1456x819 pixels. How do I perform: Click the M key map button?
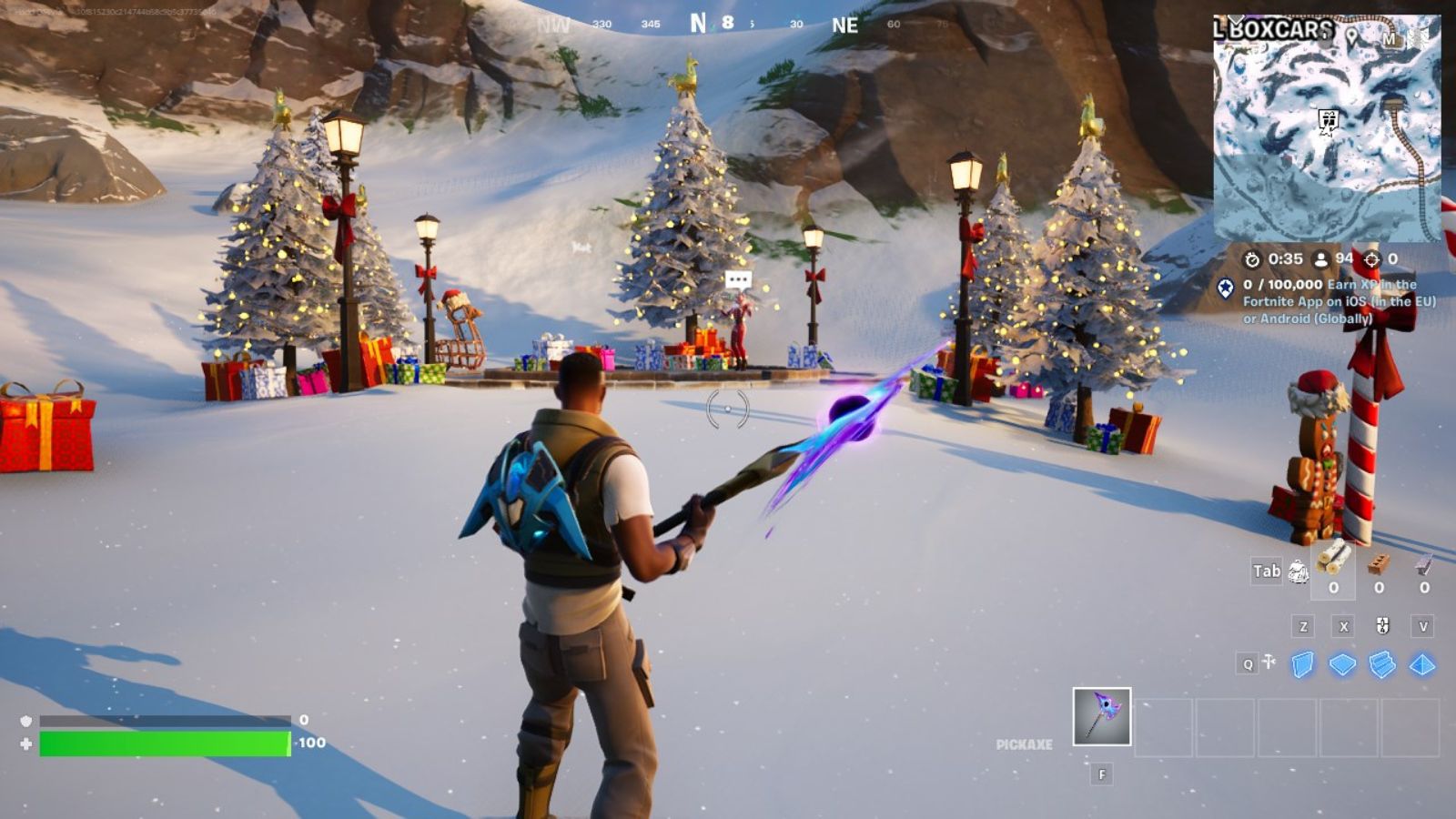tap(1390, 39)
